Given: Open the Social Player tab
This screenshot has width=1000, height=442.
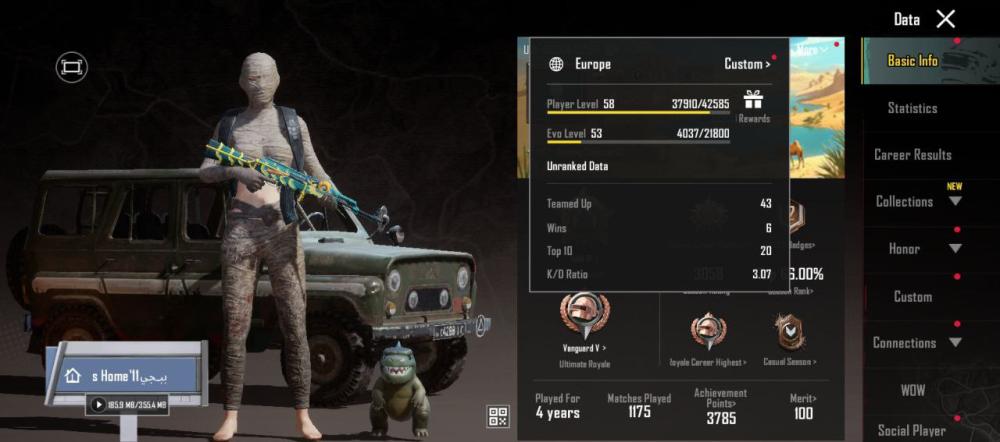Looking at the screenshot, I should pyautogui.click(x=912, y=430).
